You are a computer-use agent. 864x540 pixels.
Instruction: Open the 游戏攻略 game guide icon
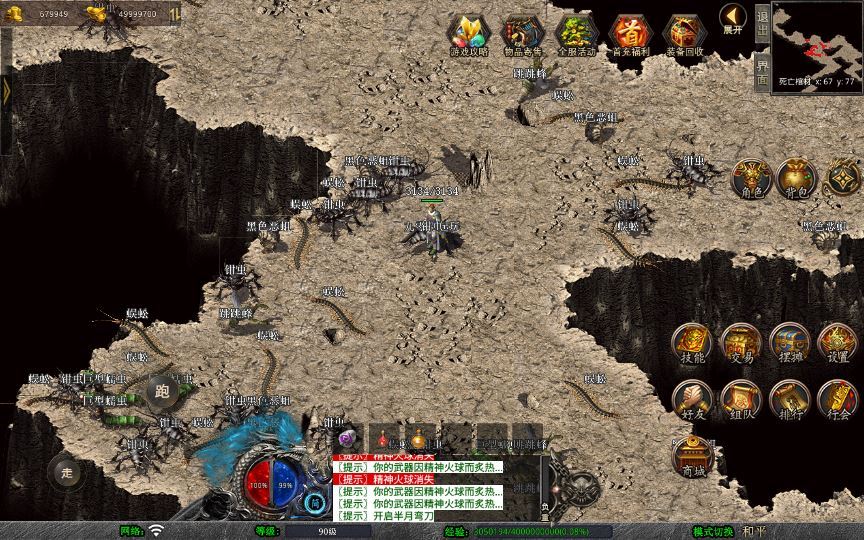(469, 35)
